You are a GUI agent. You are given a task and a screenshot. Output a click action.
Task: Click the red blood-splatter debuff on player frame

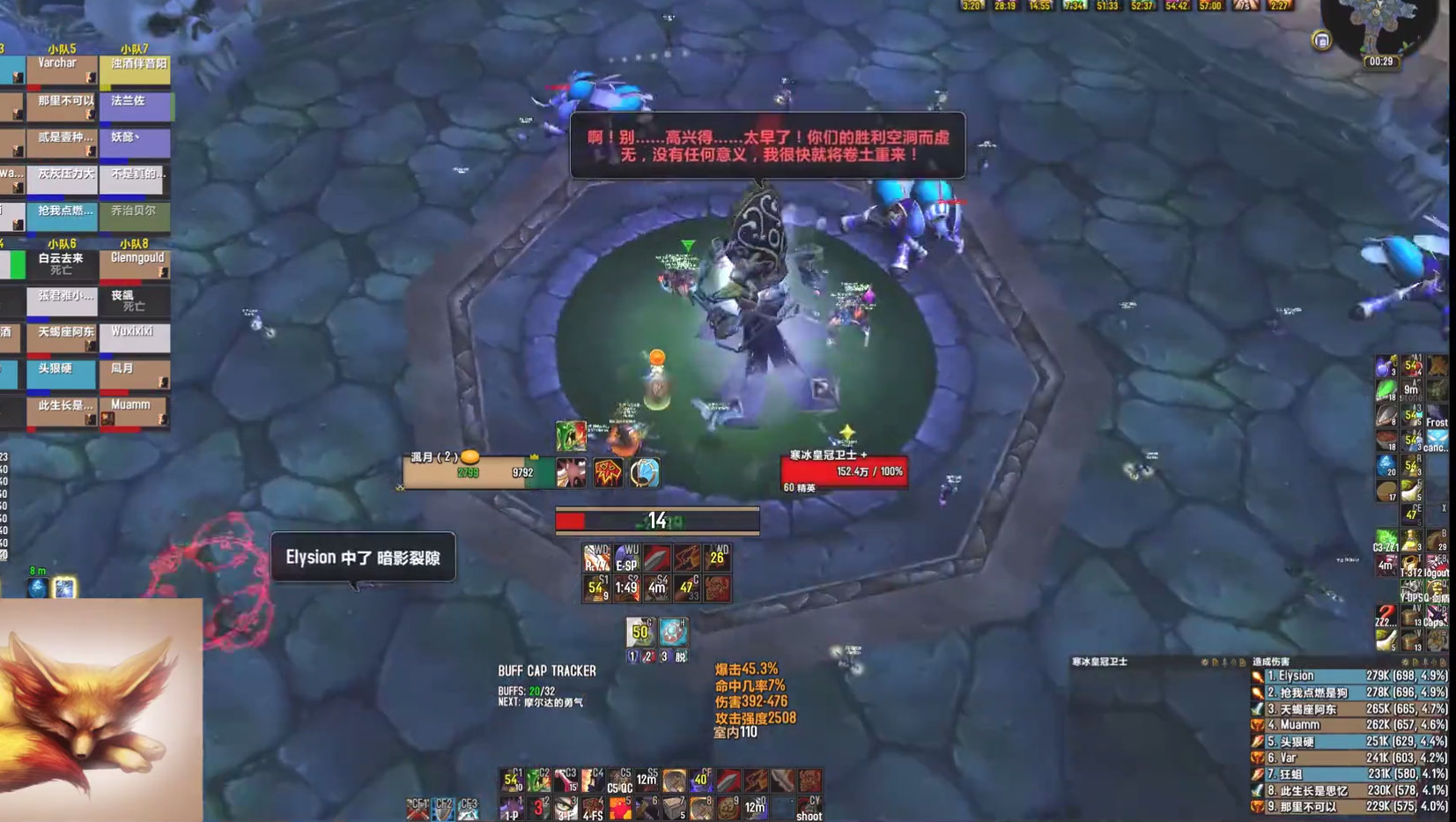(x=572, y=473)
